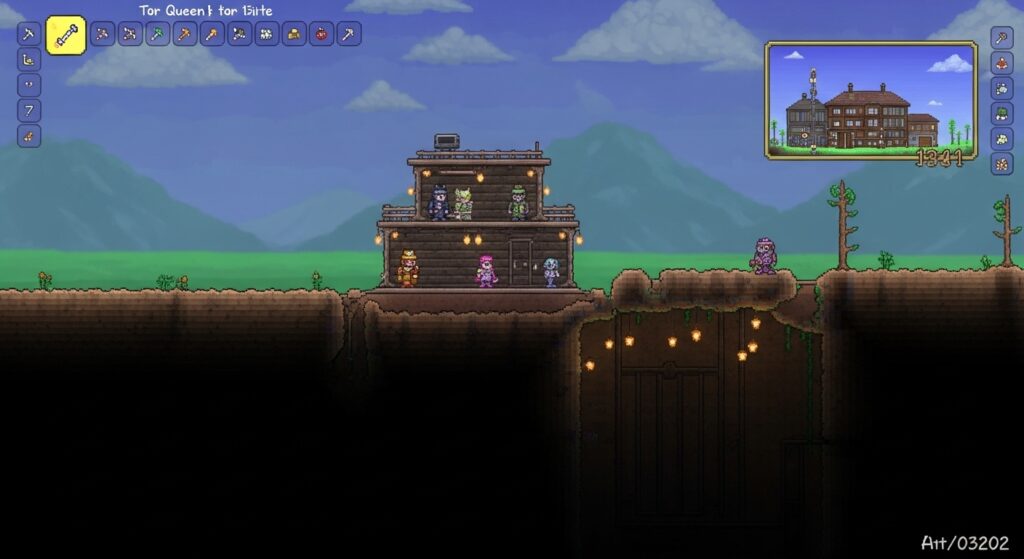Open the minimap showing the brick mansion
The width and height of the screenshot is (1024, 559).
tap(870, 99)
